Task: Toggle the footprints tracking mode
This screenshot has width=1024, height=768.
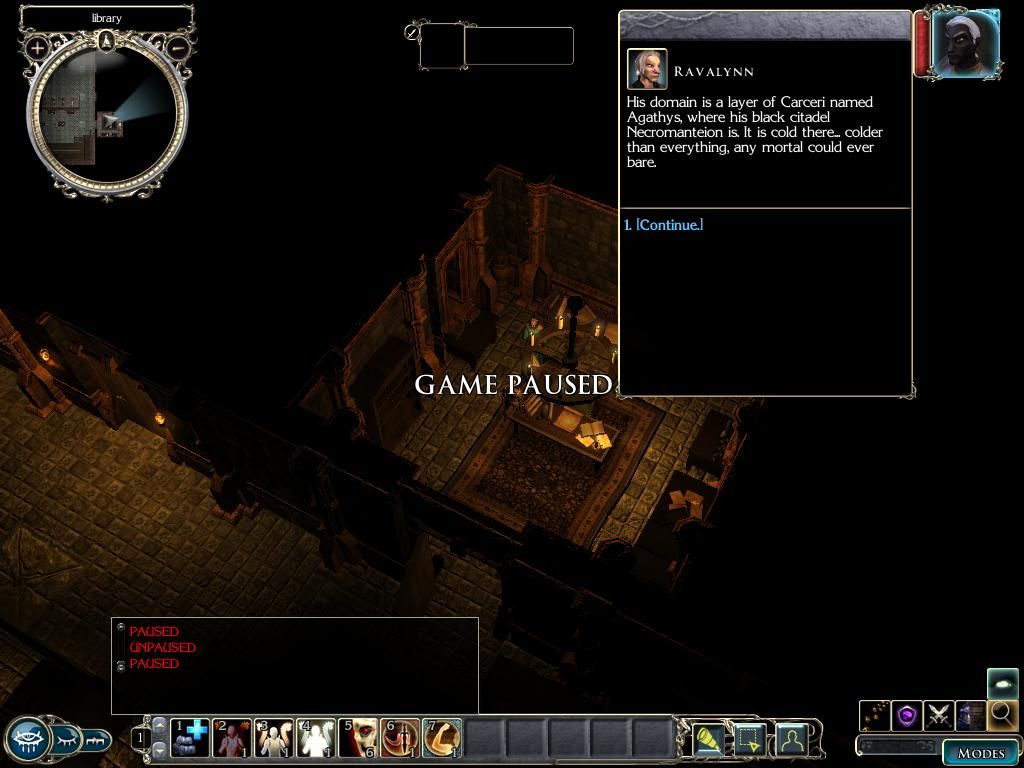Action: 875,715
